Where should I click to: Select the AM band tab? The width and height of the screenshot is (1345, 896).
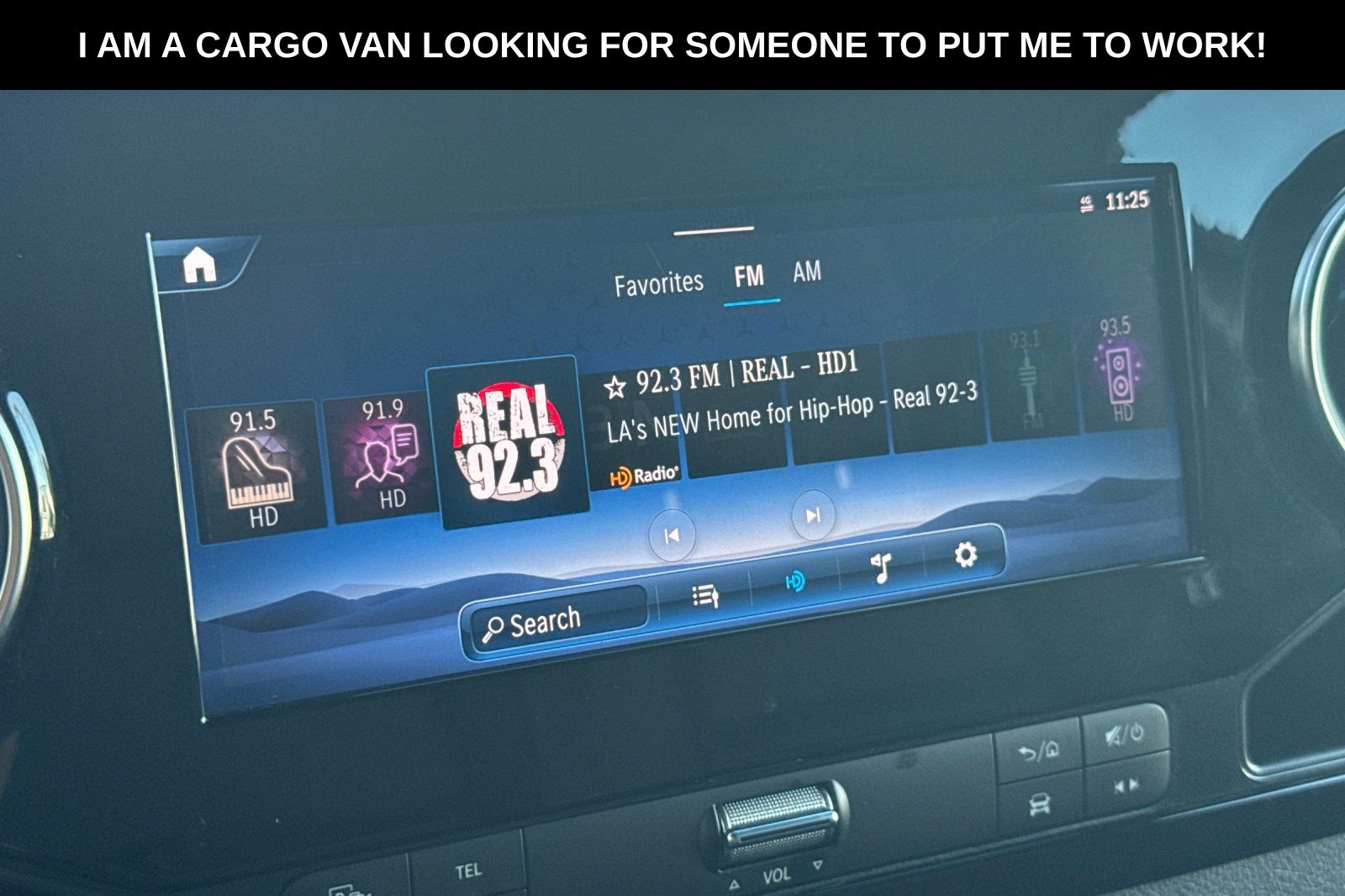807,271
